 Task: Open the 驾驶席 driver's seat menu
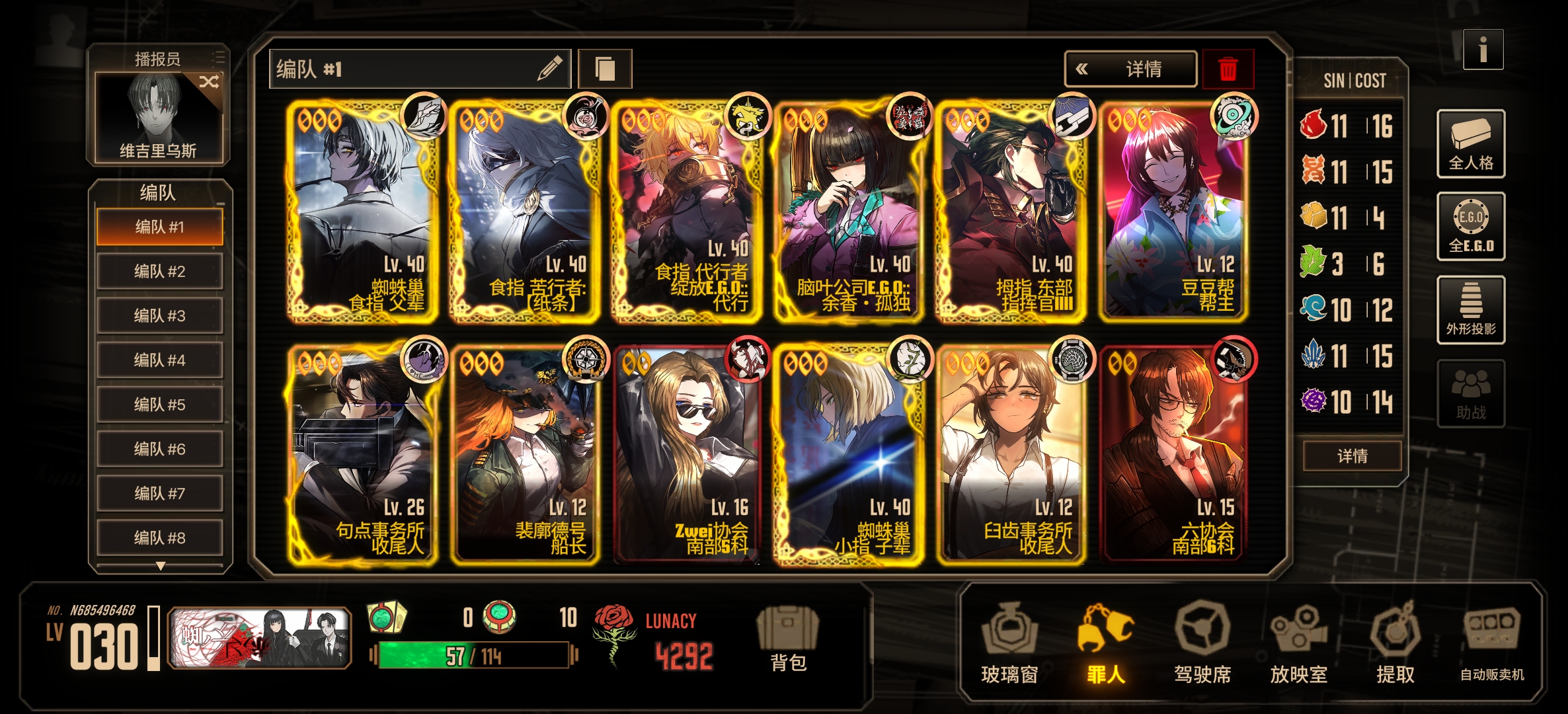[1202, 643]
